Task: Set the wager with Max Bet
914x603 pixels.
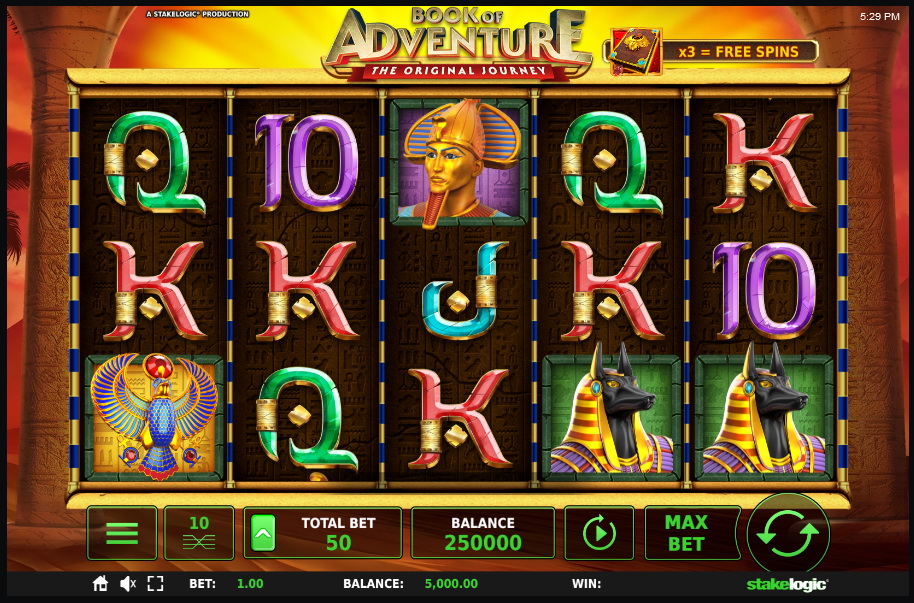Action: click(686, 533)
